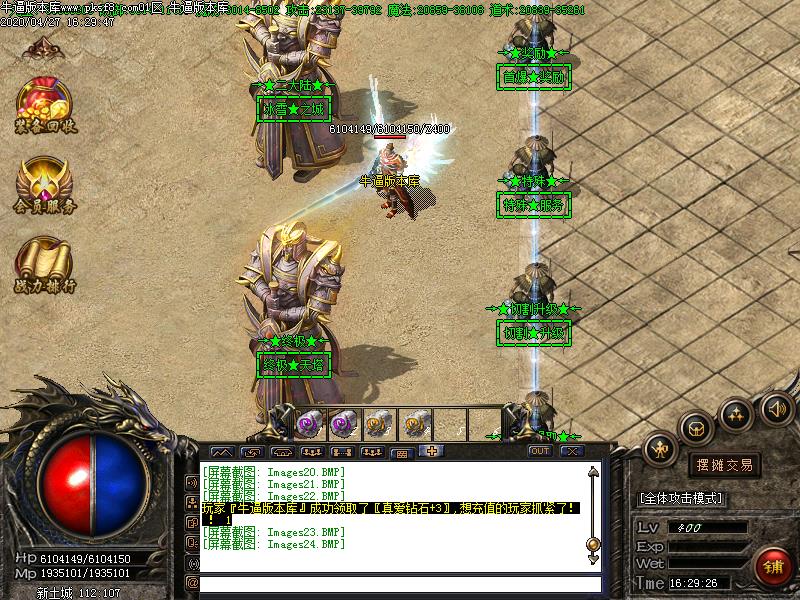Switch the 全体攻击模式 attack mode label
The height and width of the screenshot is (600, 800).
point(681,498)
